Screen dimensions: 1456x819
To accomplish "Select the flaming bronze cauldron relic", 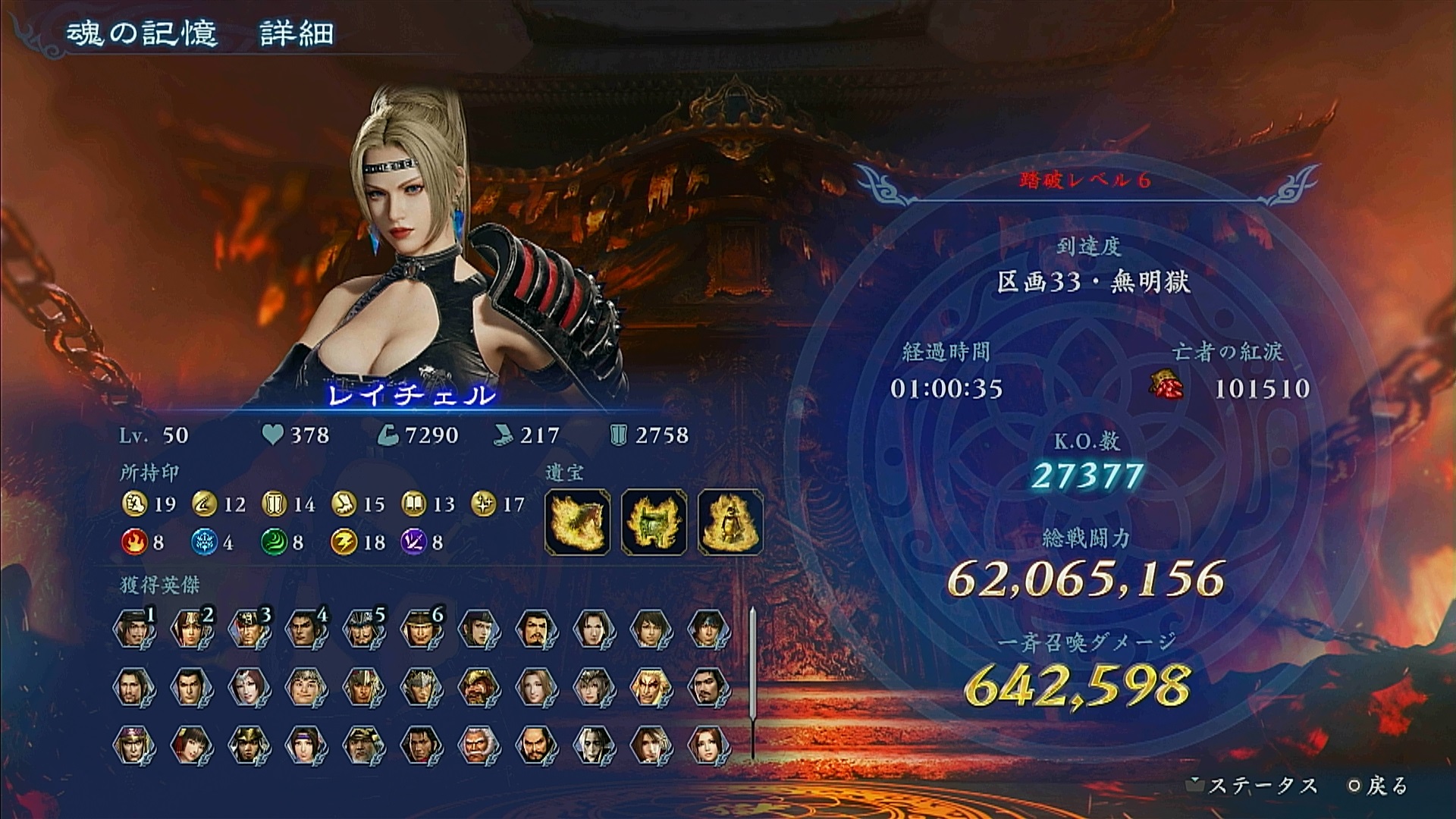I will pyautogui.click(x=654, y=522).
